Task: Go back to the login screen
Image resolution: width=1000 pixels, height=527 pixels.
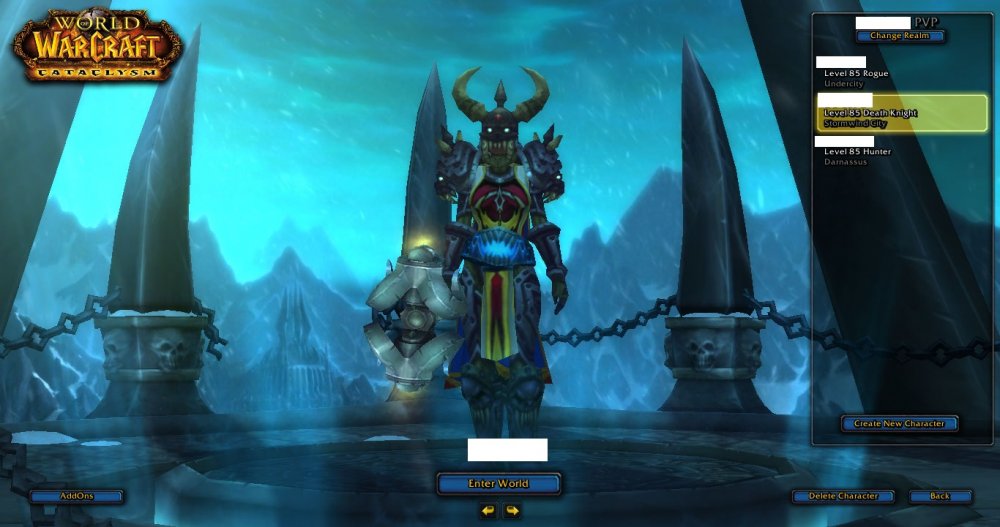Action: click(x=940, y=496)
